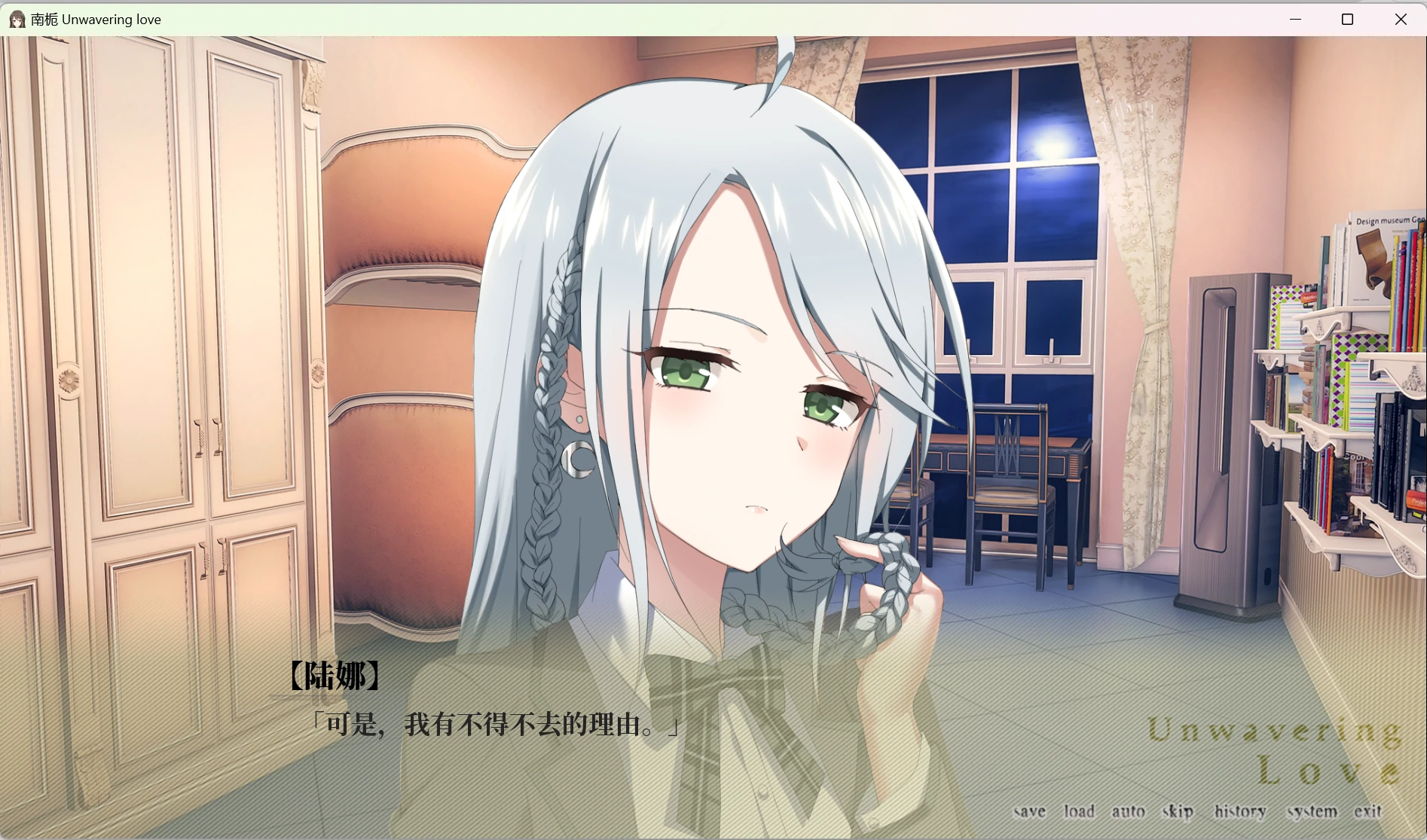Save the current game progress
The image size is (1427, 840).
click(1031, 811)
